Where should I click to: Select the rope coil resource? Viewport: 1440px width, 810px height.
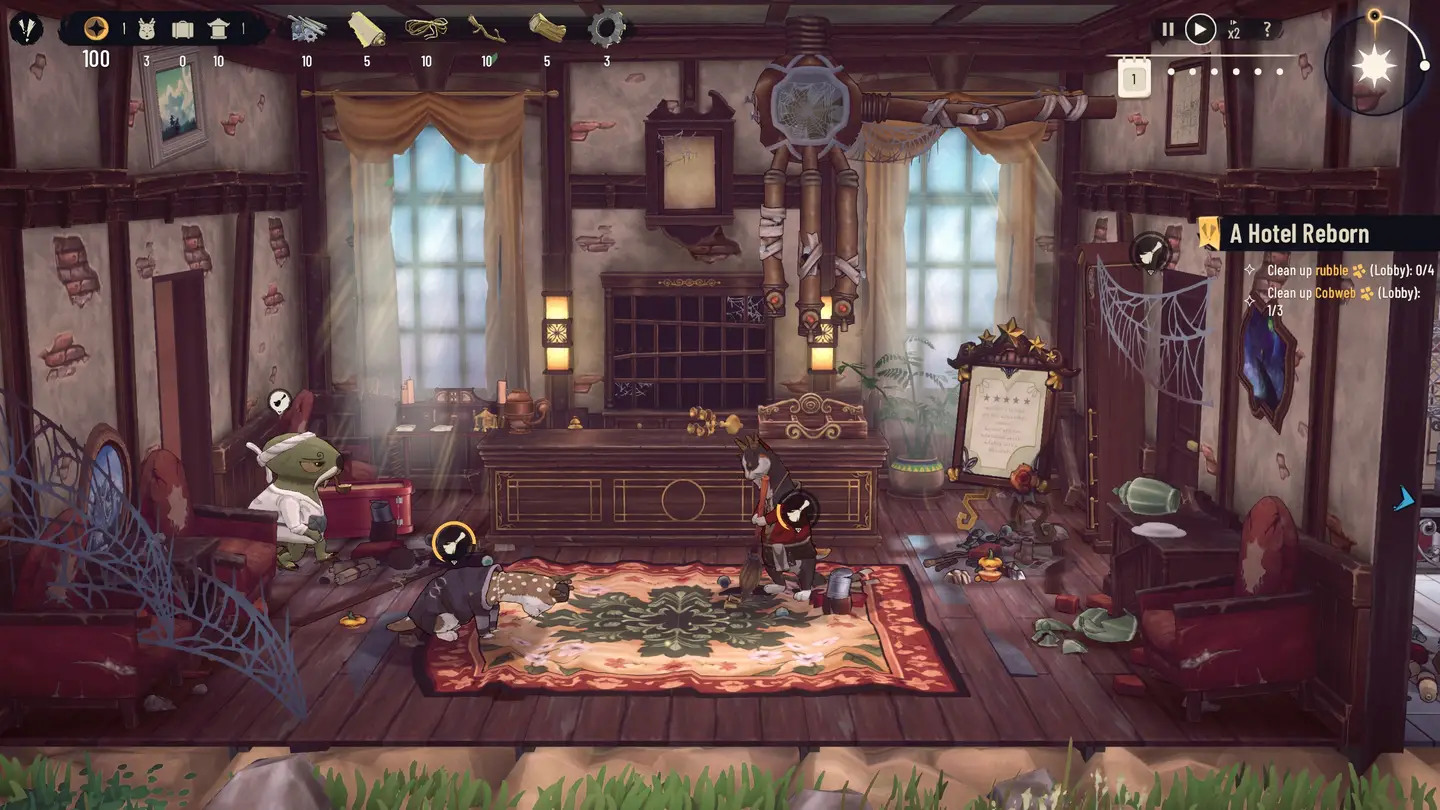426,29
